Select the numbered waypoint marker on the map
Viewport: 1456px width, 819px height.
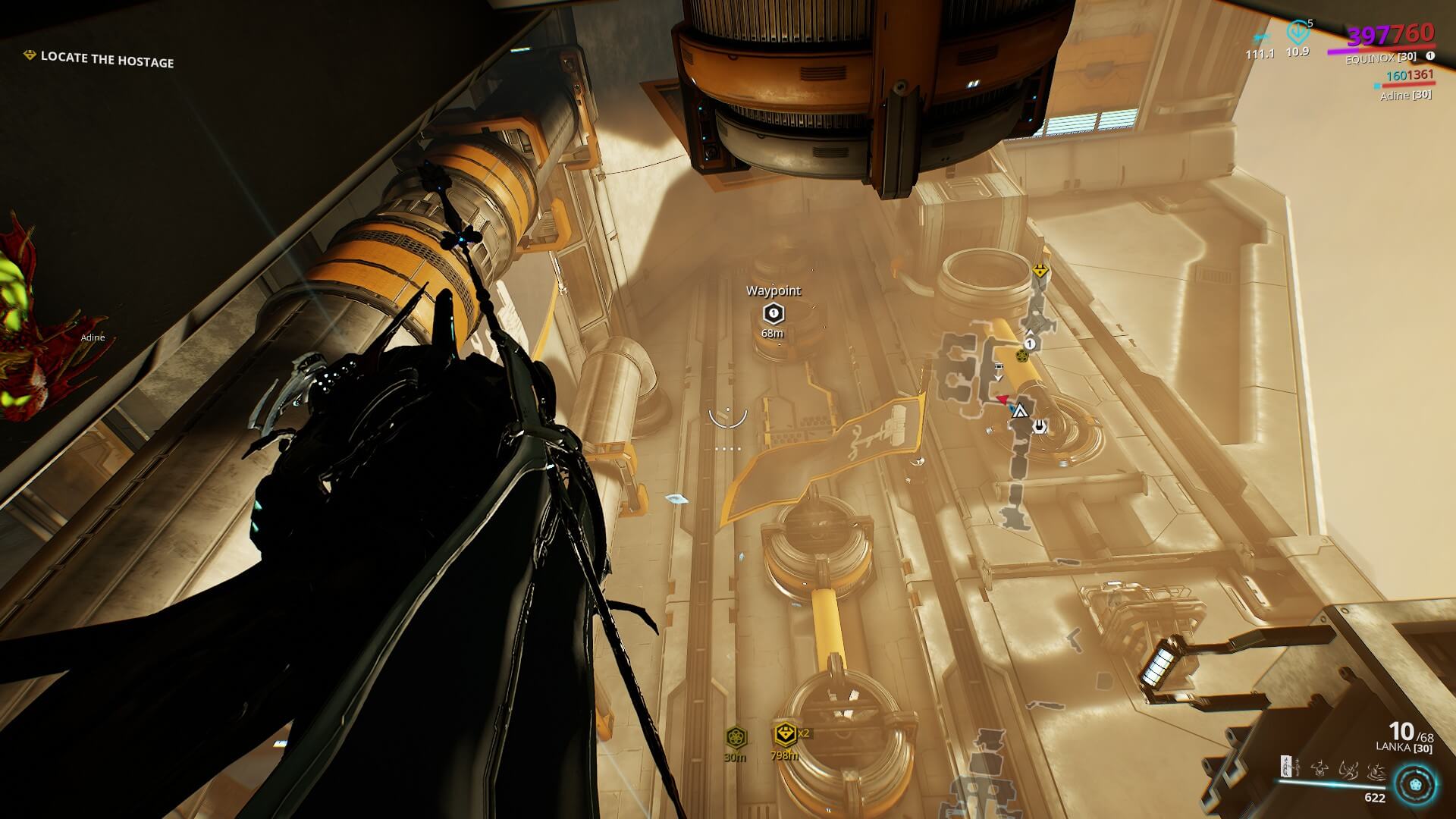(1030, 344)
